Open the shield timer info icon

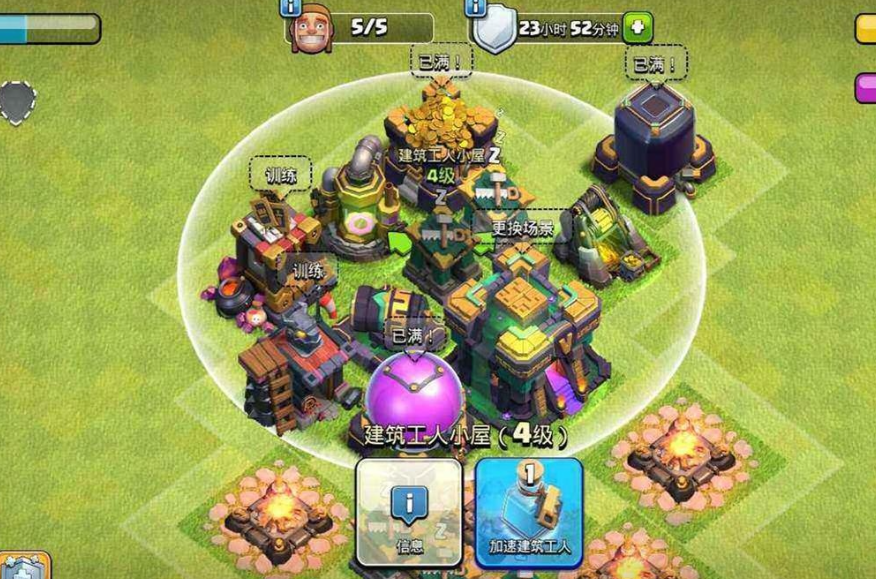coord(476,7)
